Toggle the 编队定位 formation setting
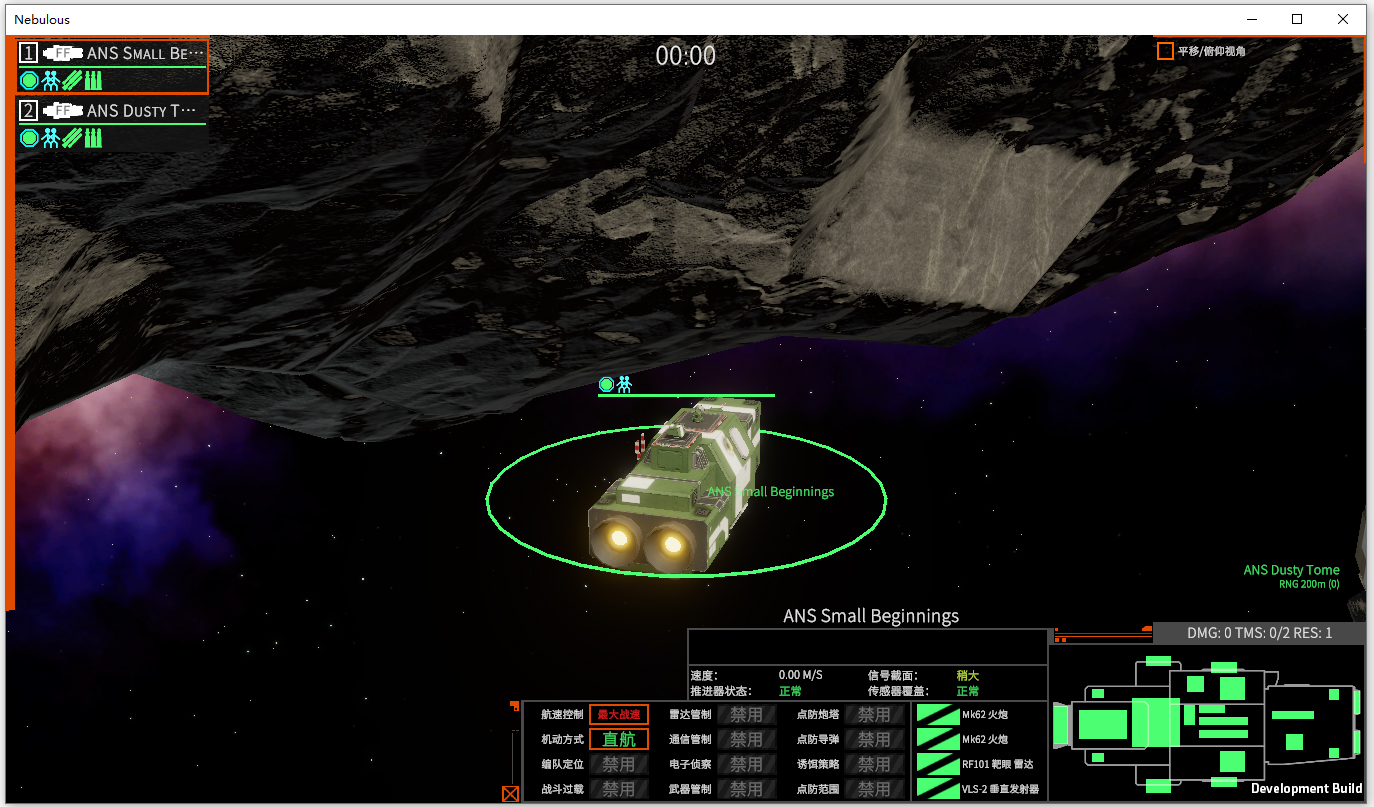1374x807 pixels. pos(619,764)
